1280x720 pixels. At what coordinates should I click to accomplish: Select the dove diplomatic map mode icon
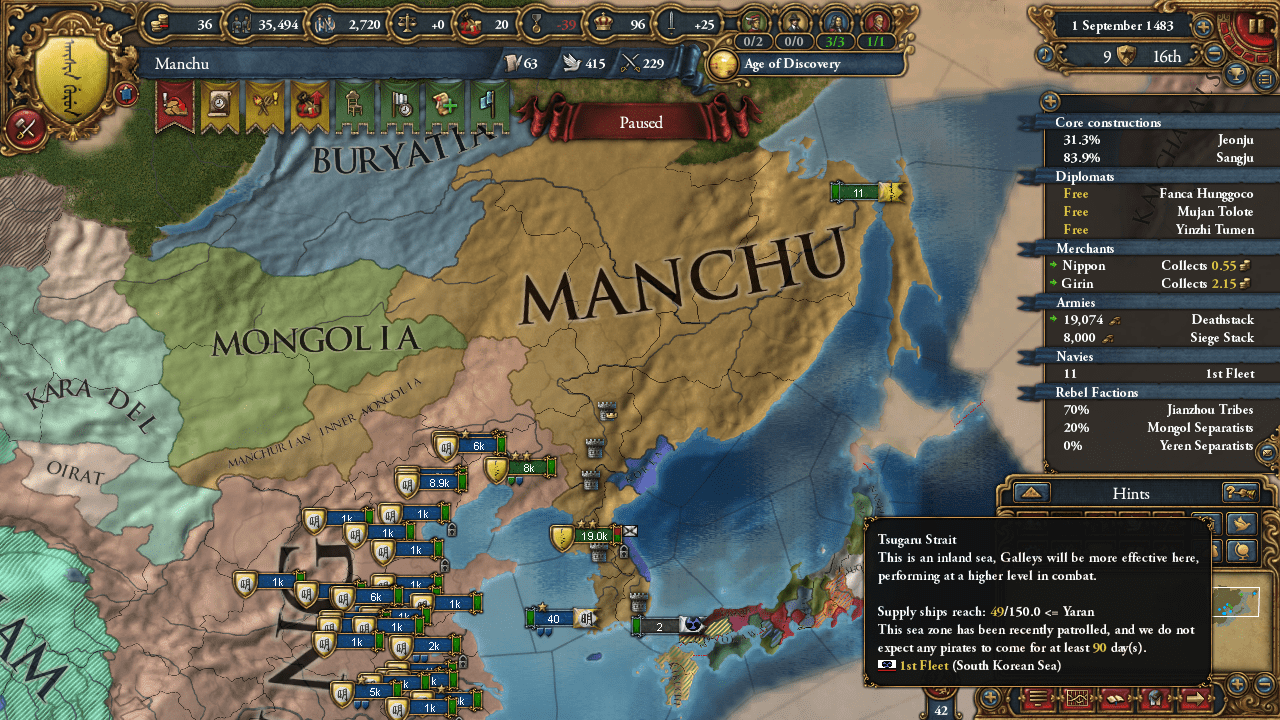tap(1243, 524)
